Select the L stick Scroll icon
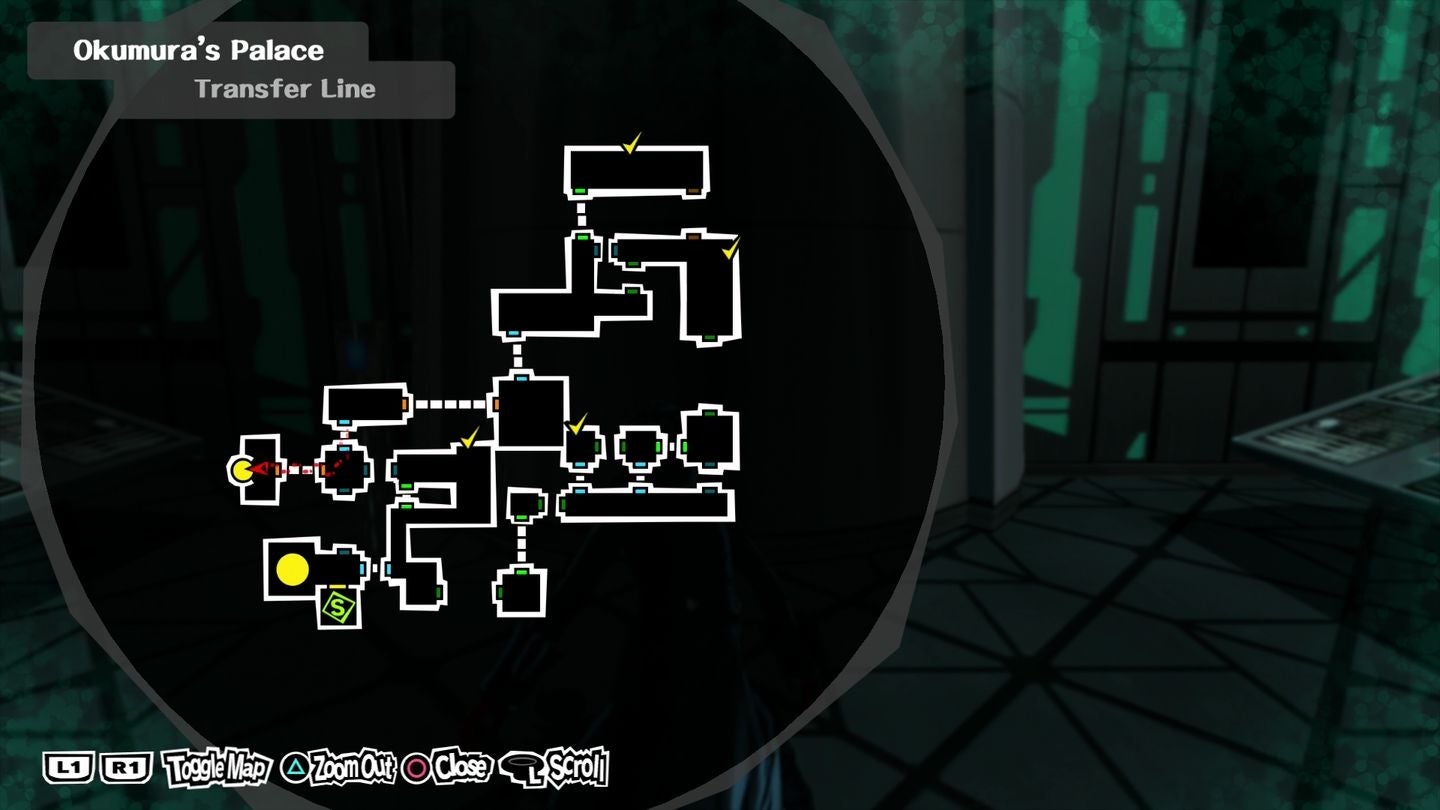1440x810 pixels. (x=523, y=767)
